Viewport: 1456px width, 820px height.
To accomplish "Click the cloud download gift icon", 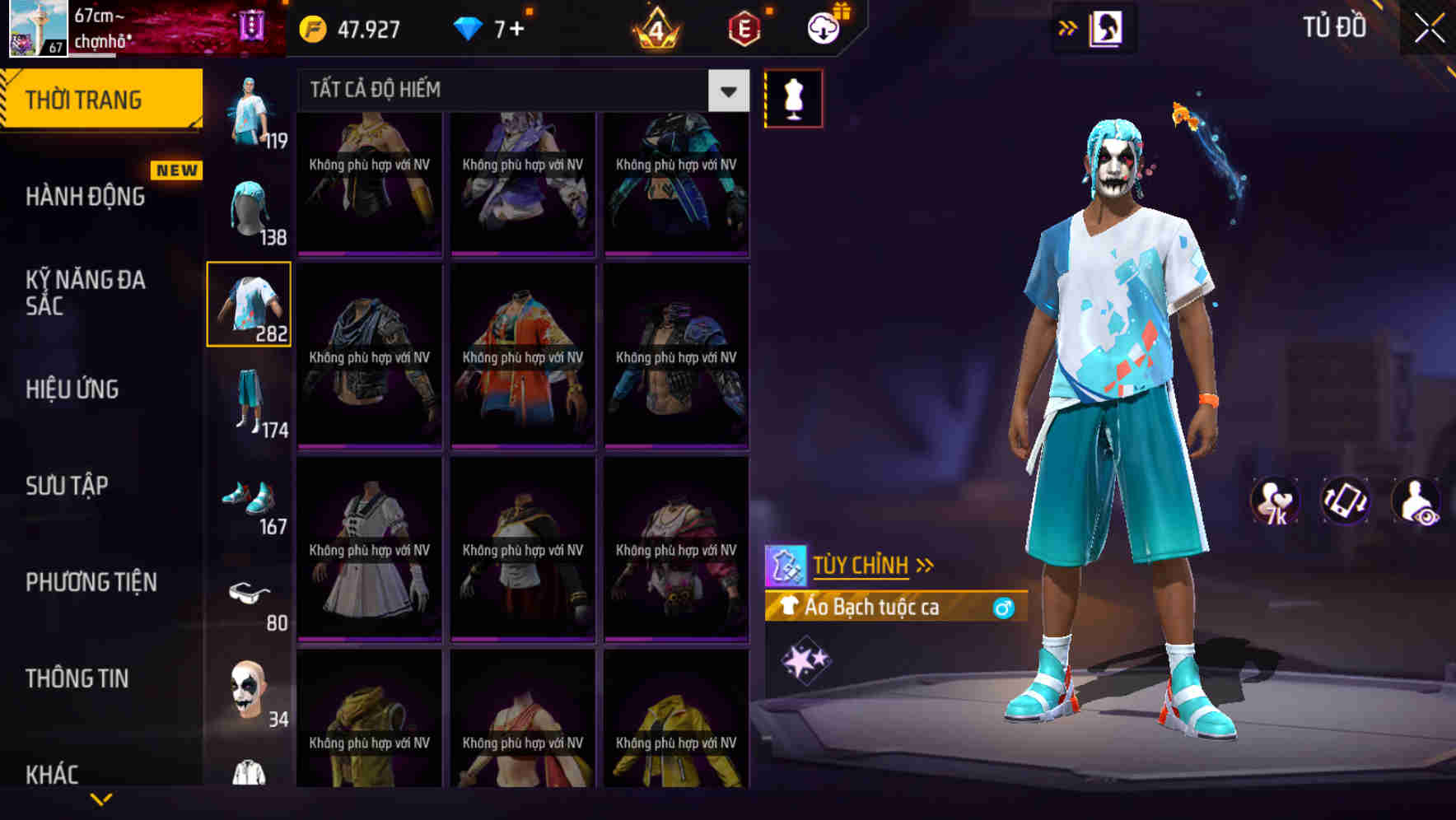I will [822, 28].
